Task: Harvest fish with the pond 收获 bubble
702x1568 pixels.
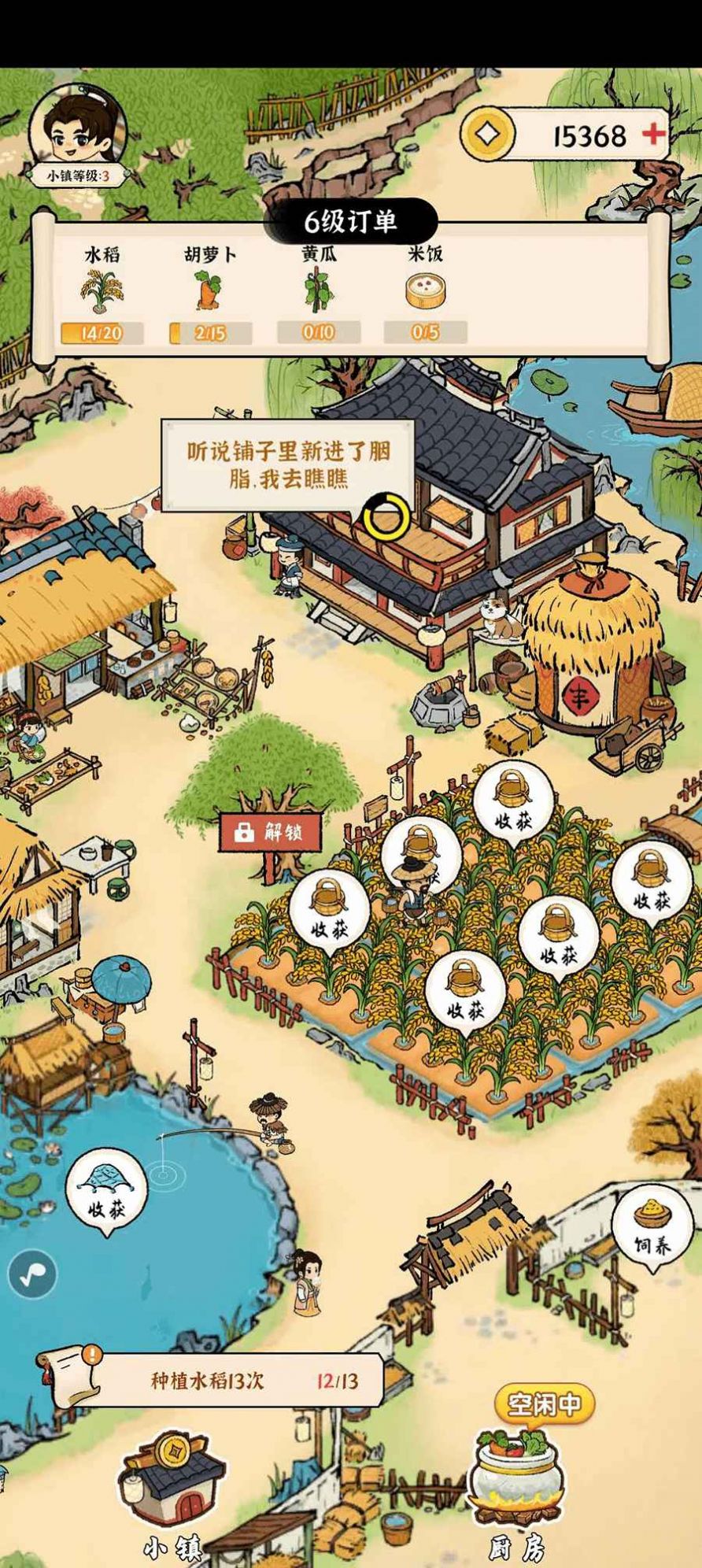Action: point(106,1190)
